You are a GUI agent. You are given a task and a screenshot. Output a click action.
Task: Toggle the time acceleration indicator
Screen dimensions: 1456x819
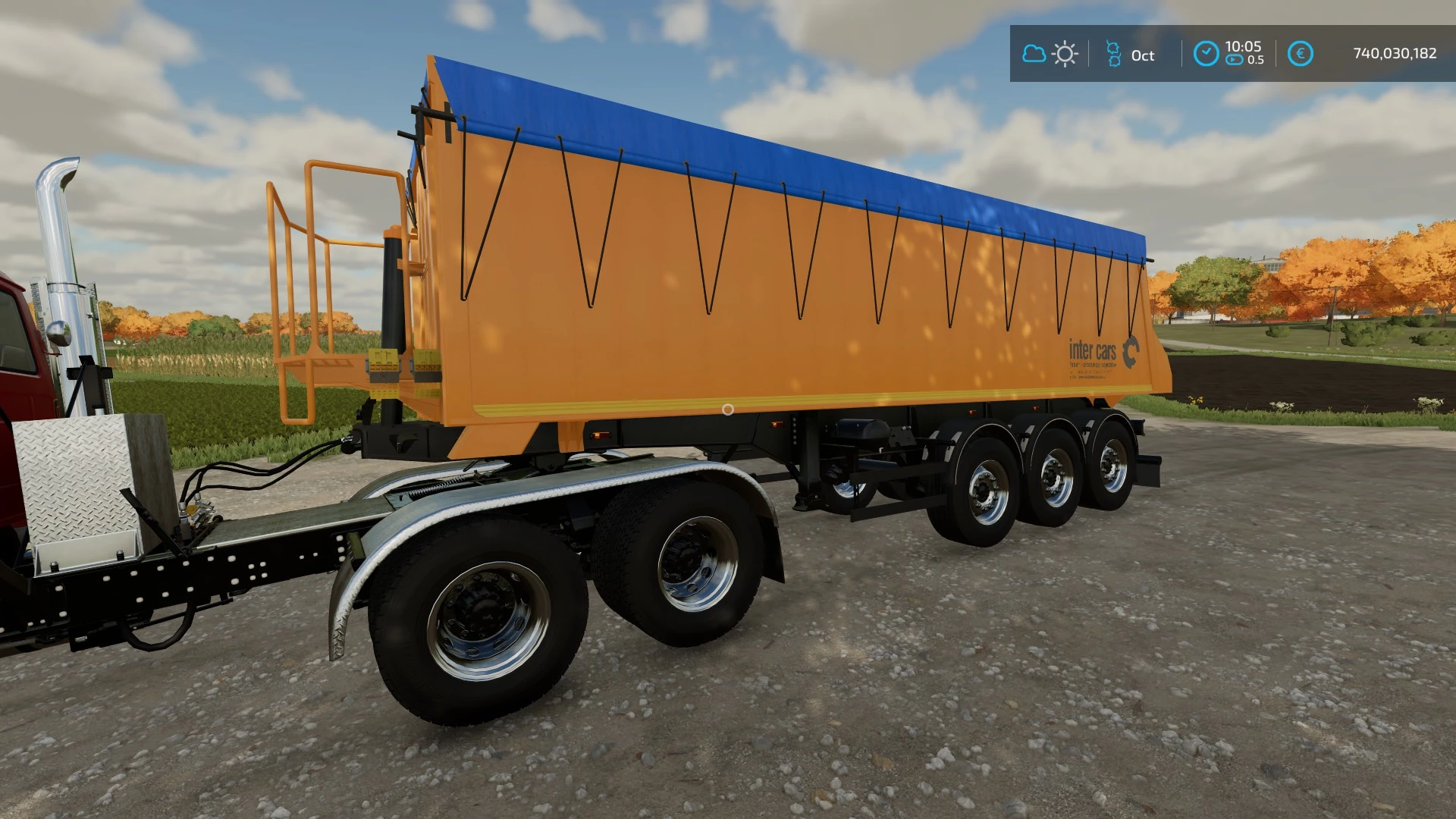[1244, 61]
